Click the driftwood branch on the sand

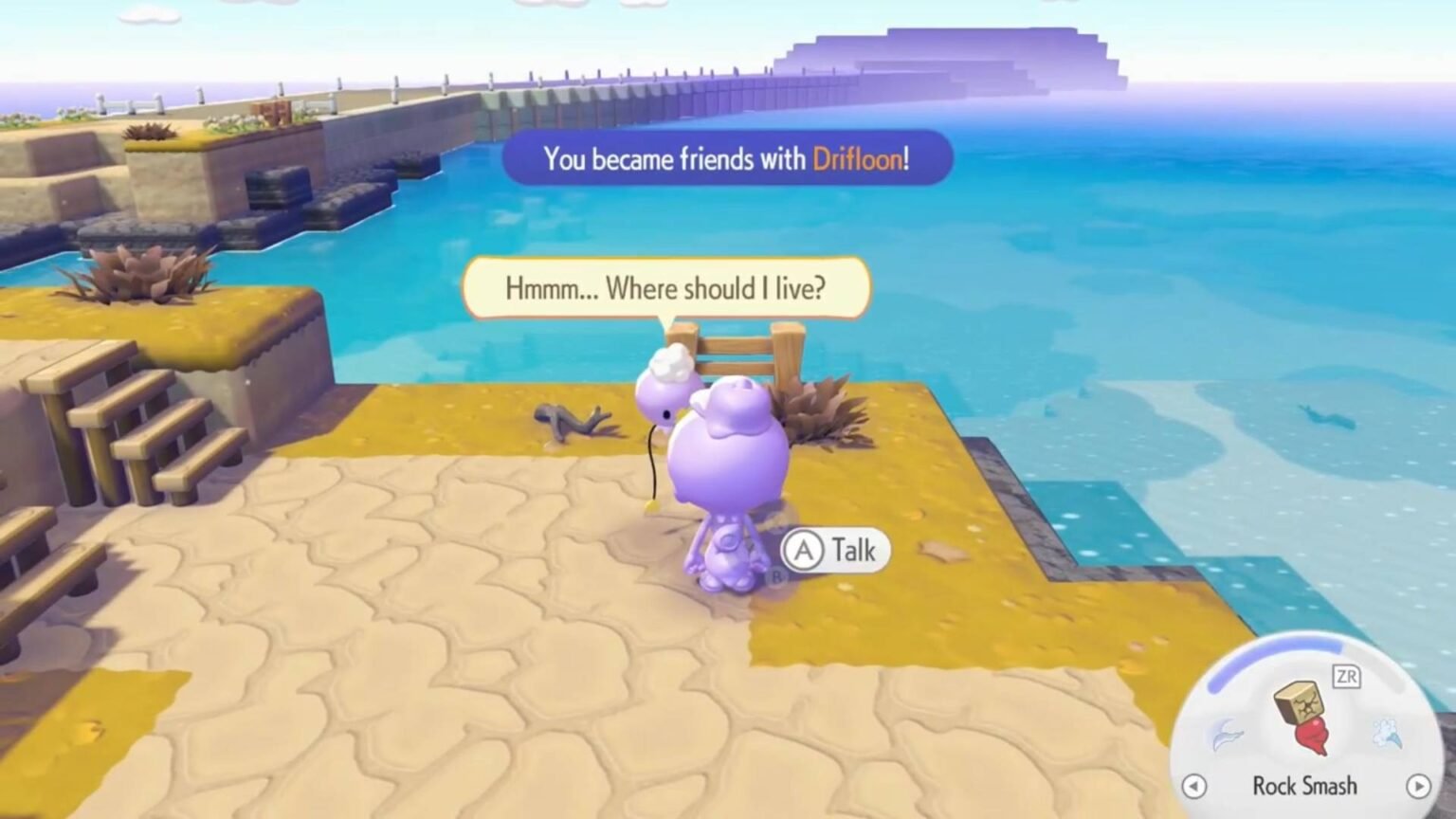pyautogui.click(x=569, y=420)
